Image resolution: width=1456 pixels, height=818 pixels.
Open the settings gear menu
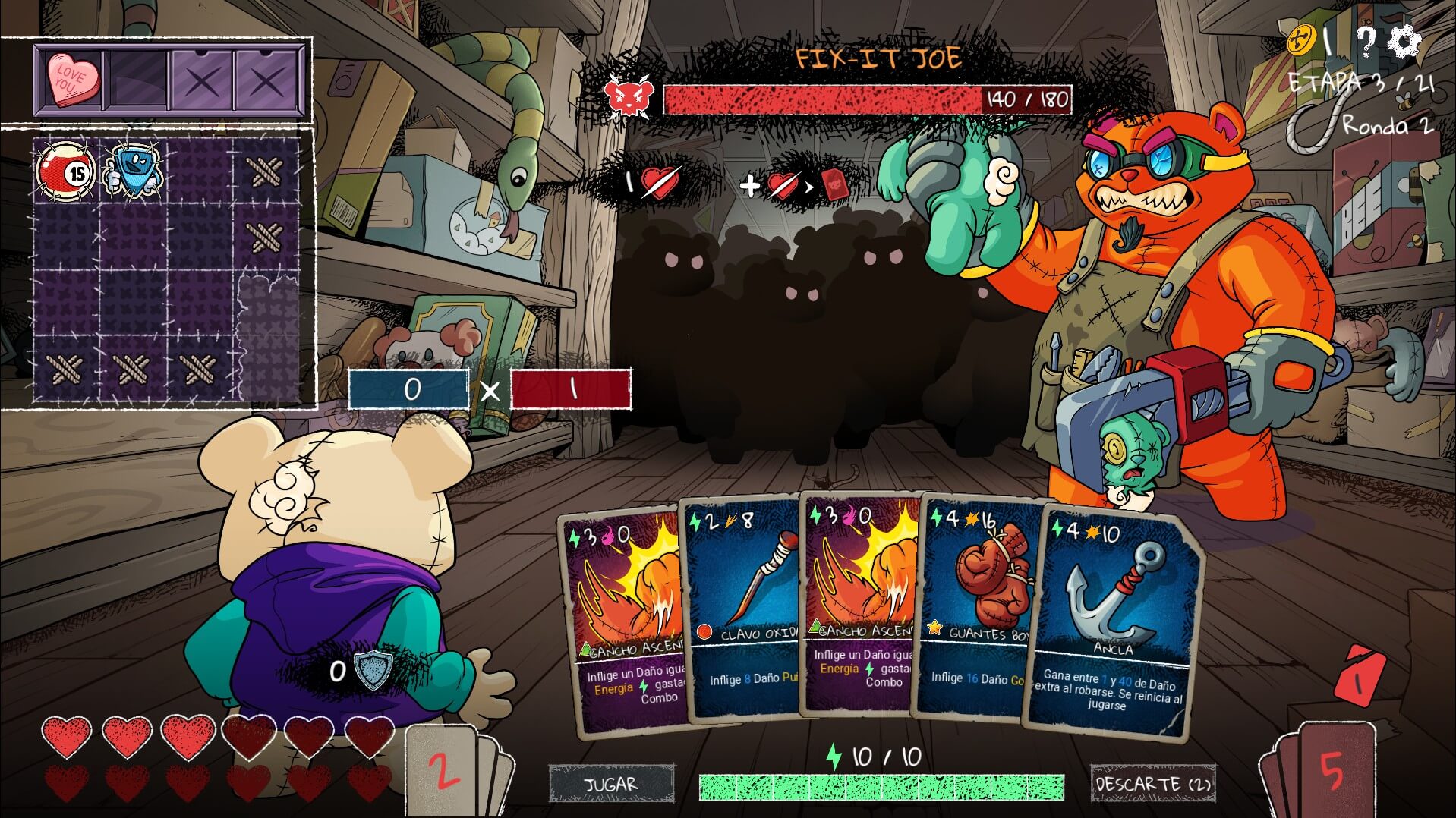1404,42
